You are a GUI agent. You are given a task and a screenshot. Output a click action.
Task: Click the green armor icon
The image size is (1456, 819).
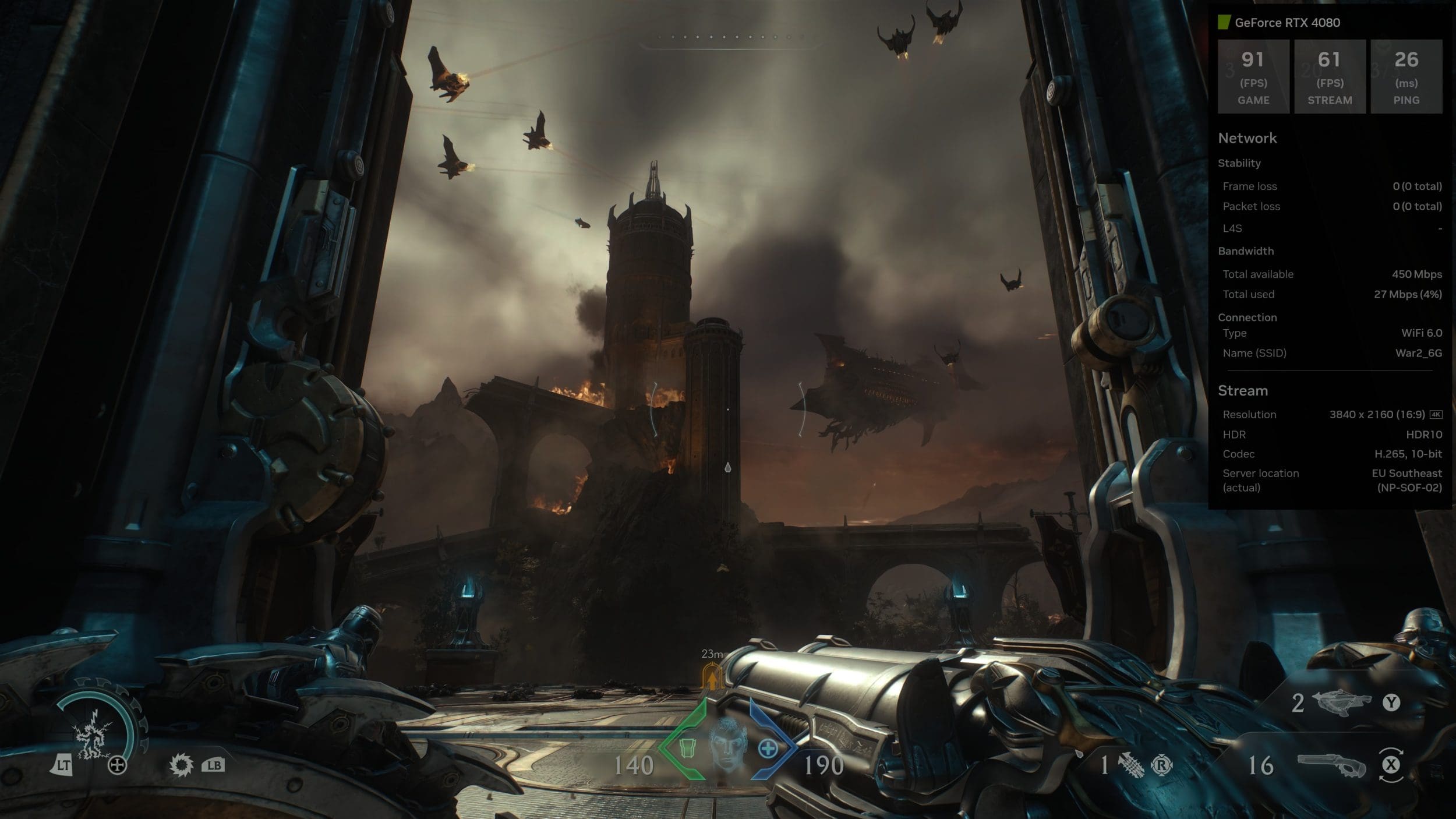tap(688, 748)
